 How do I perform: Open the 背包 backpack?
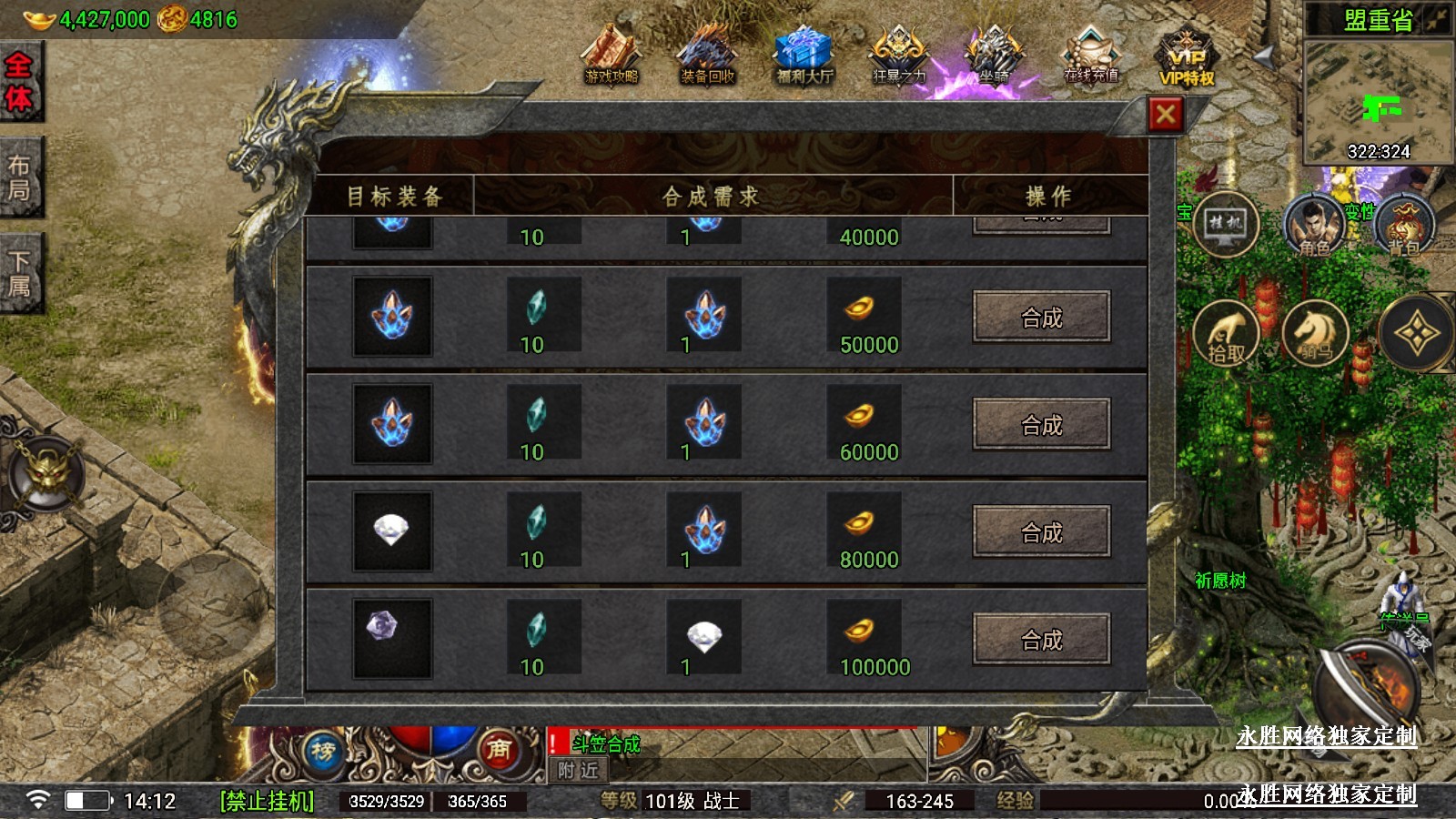tap(1404, 225)
